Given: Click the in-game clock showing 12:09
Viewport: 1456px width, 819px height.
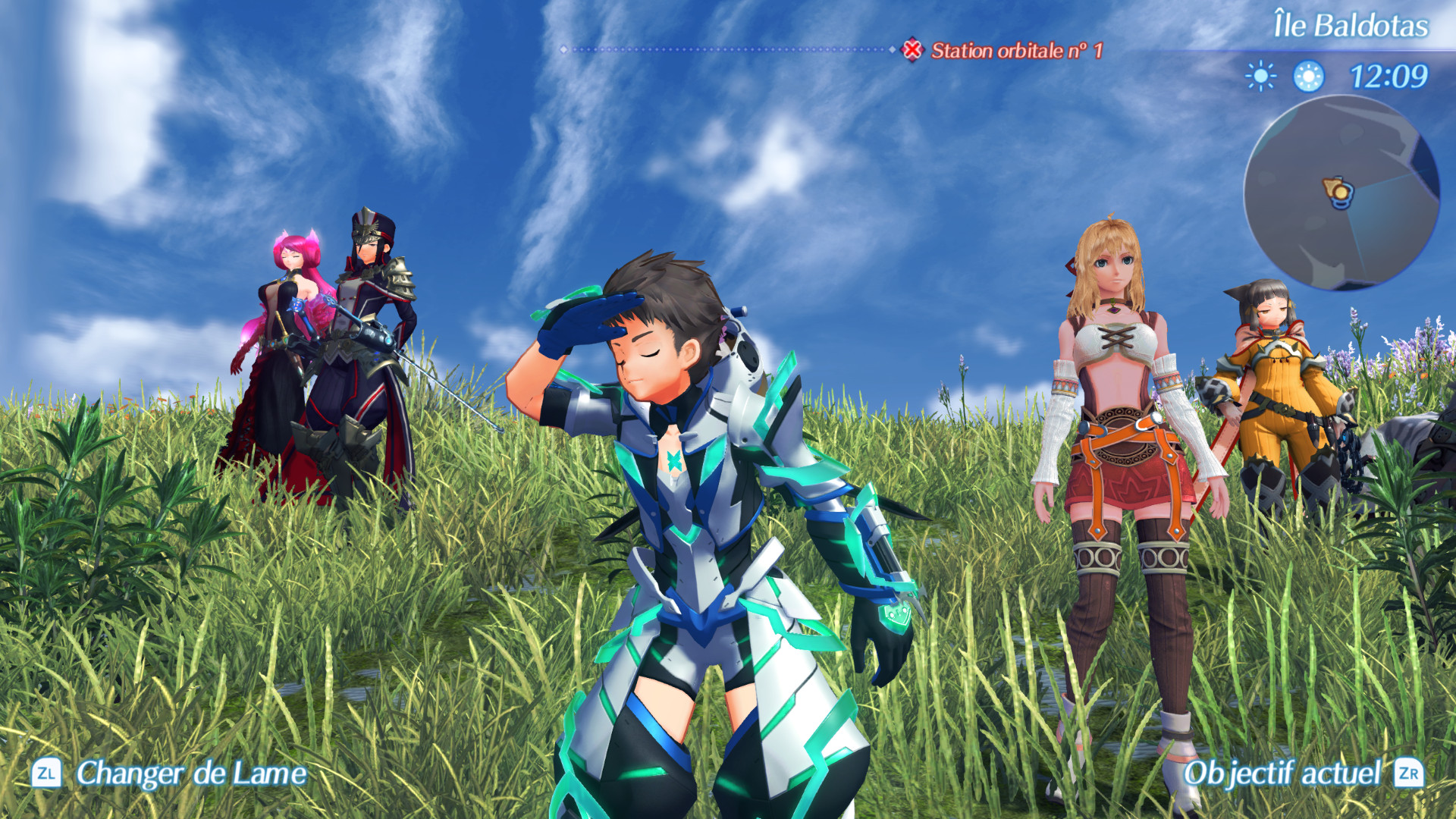Looking at the screenshot, I should (1389, 75).
